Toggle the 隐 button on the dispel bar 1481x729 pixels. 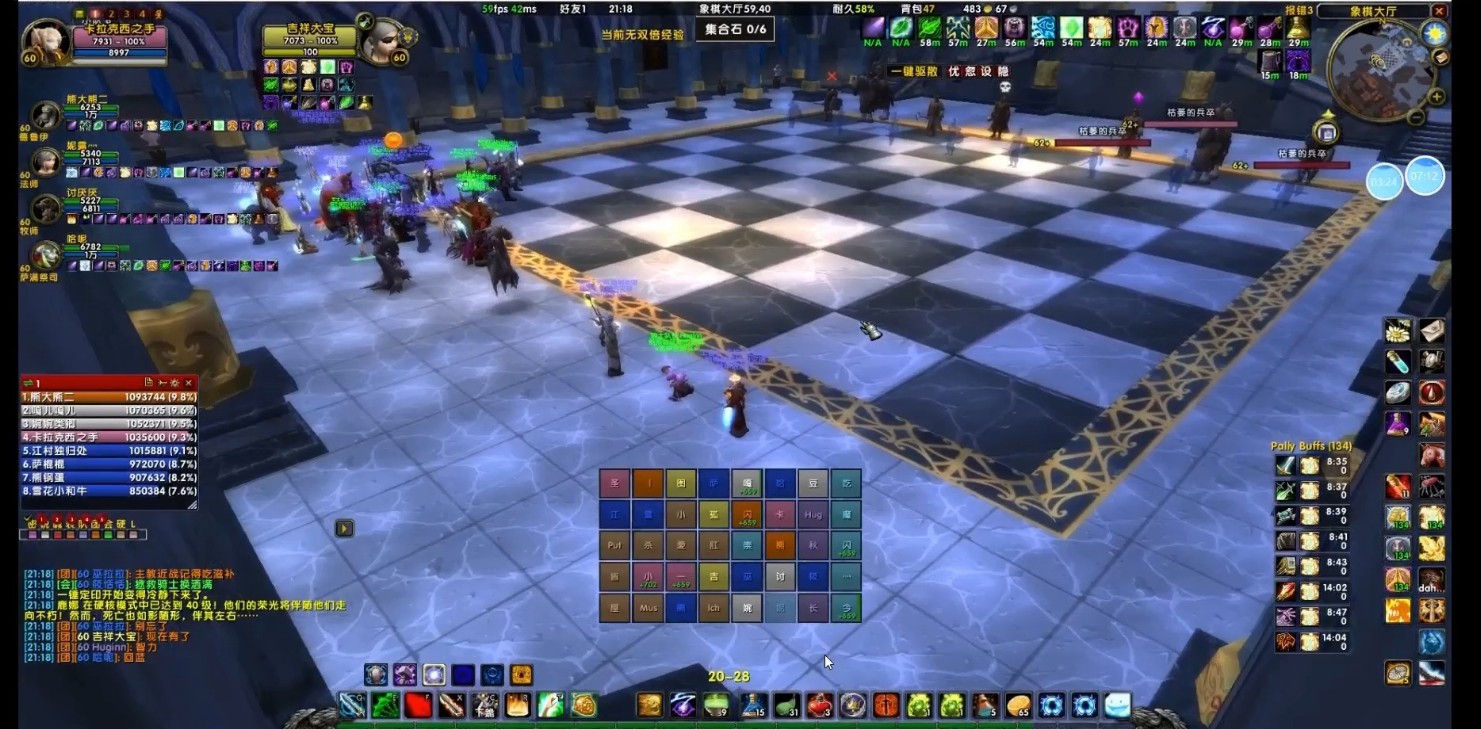click(x=1005, y=71)
